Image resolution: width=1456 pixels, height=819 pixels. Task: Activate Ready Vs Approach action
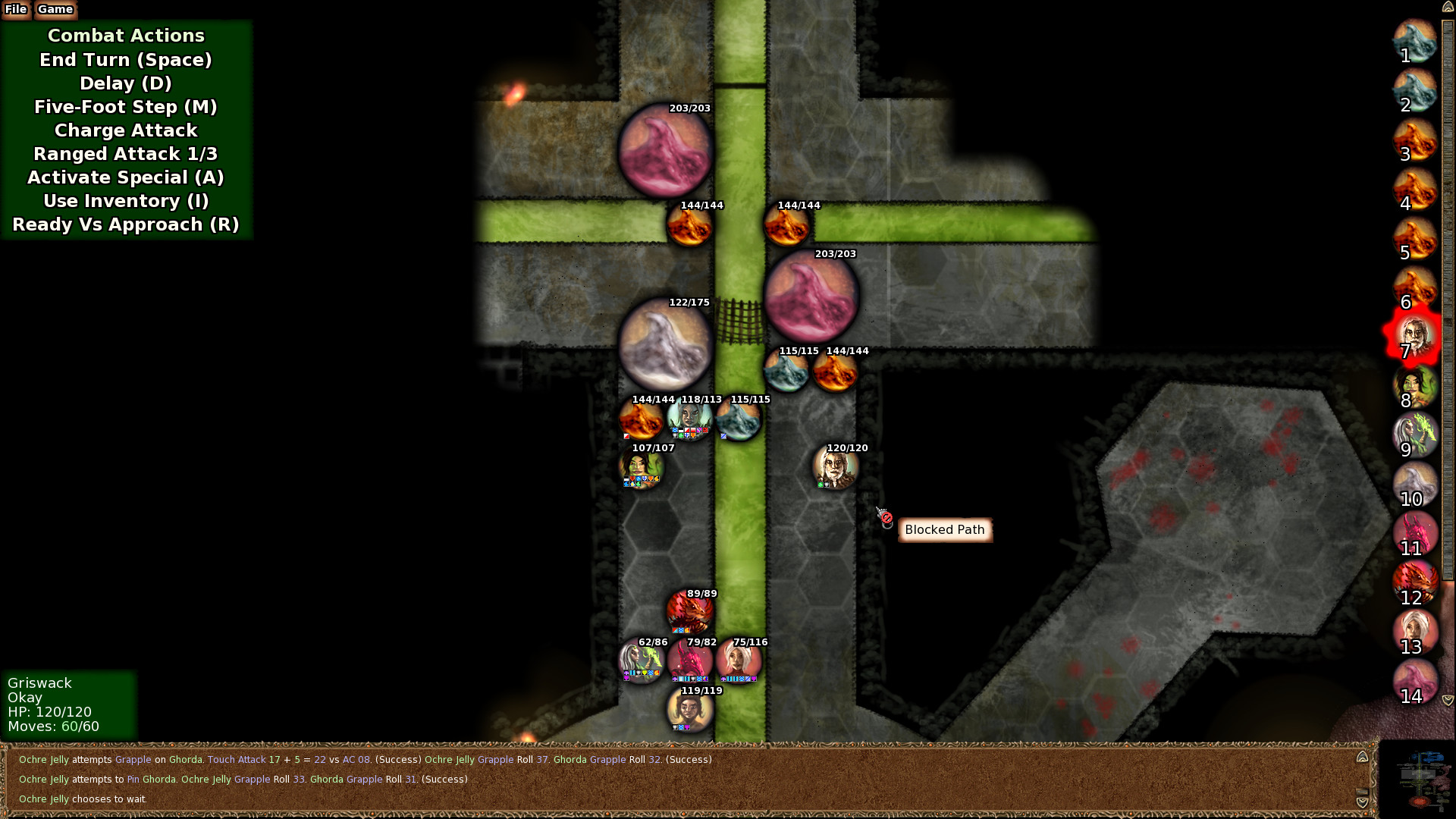[125, 224]
